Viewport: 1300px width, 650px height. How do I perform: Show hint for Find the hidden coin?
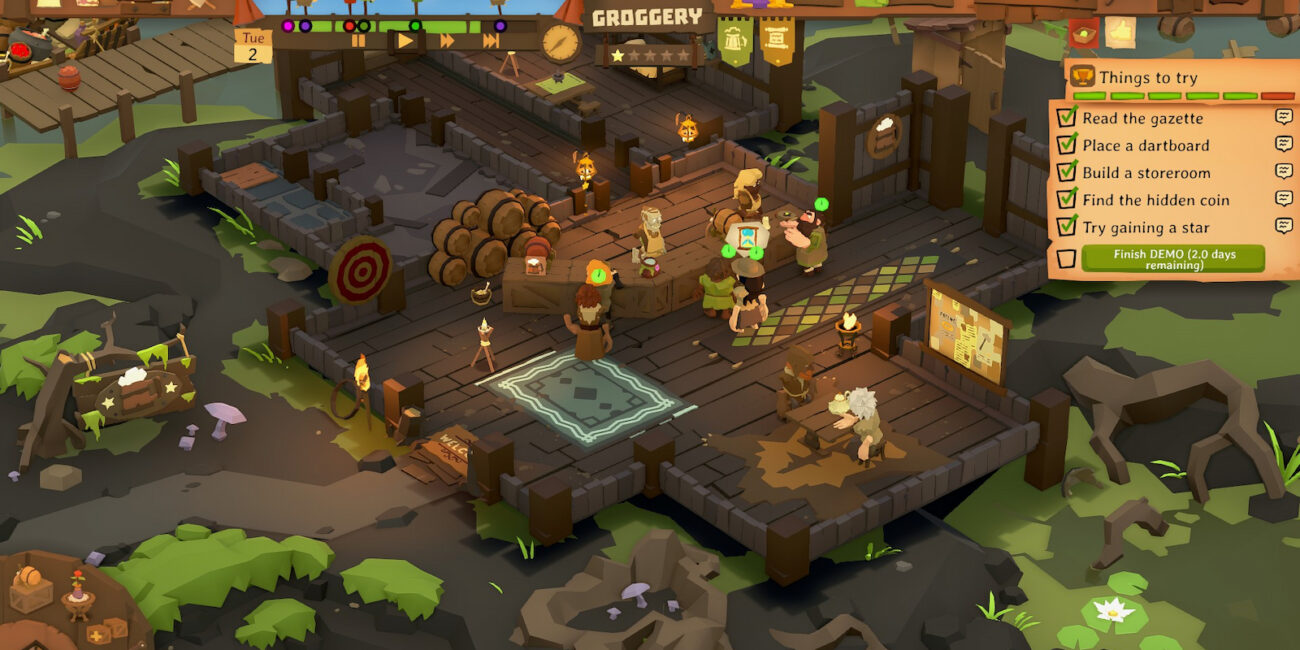1284,198
